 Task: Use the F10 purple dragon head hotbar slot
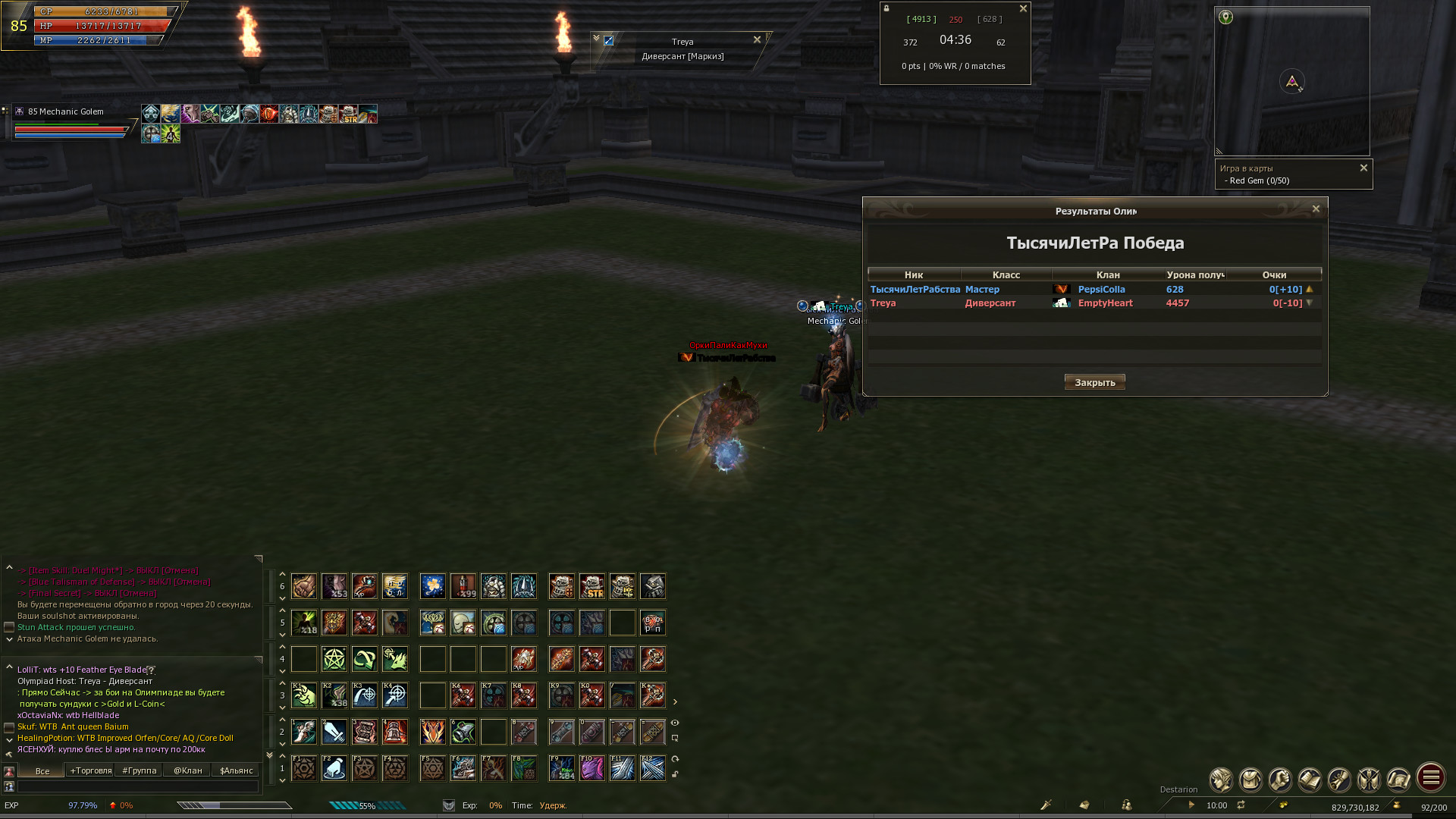592,768
